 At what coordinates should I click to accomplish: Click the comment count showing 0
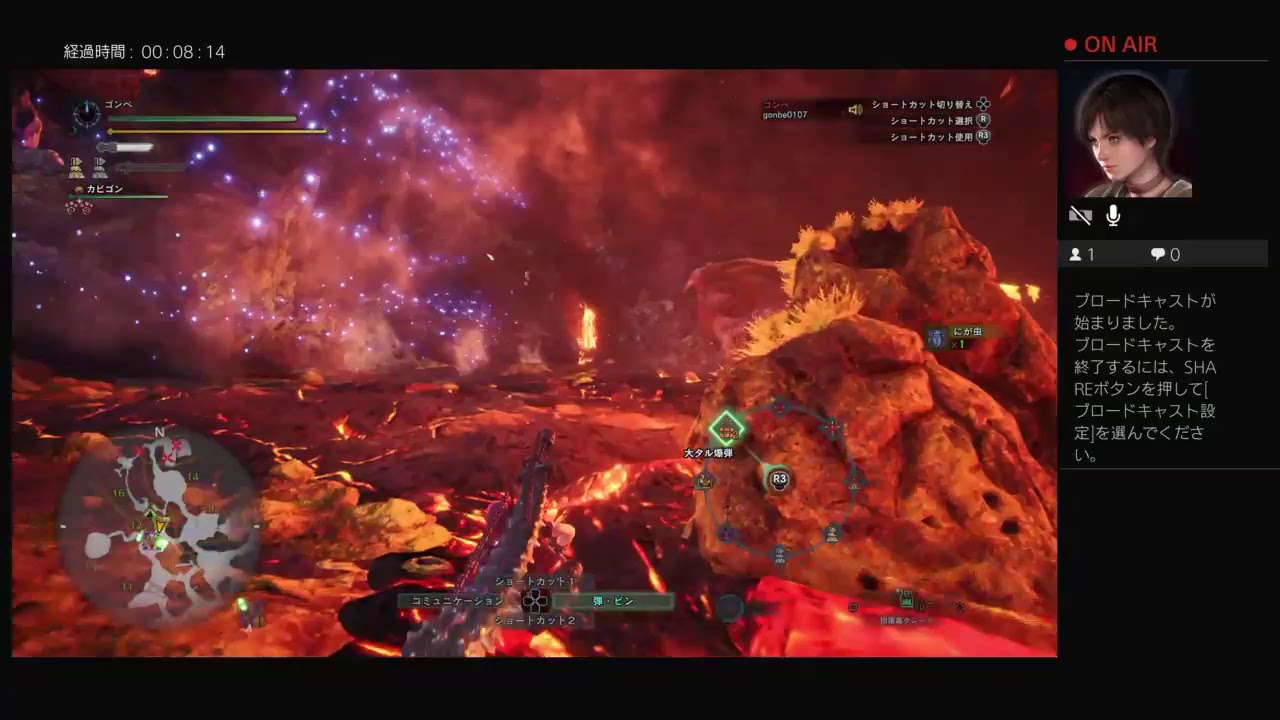pos(1164,254)
